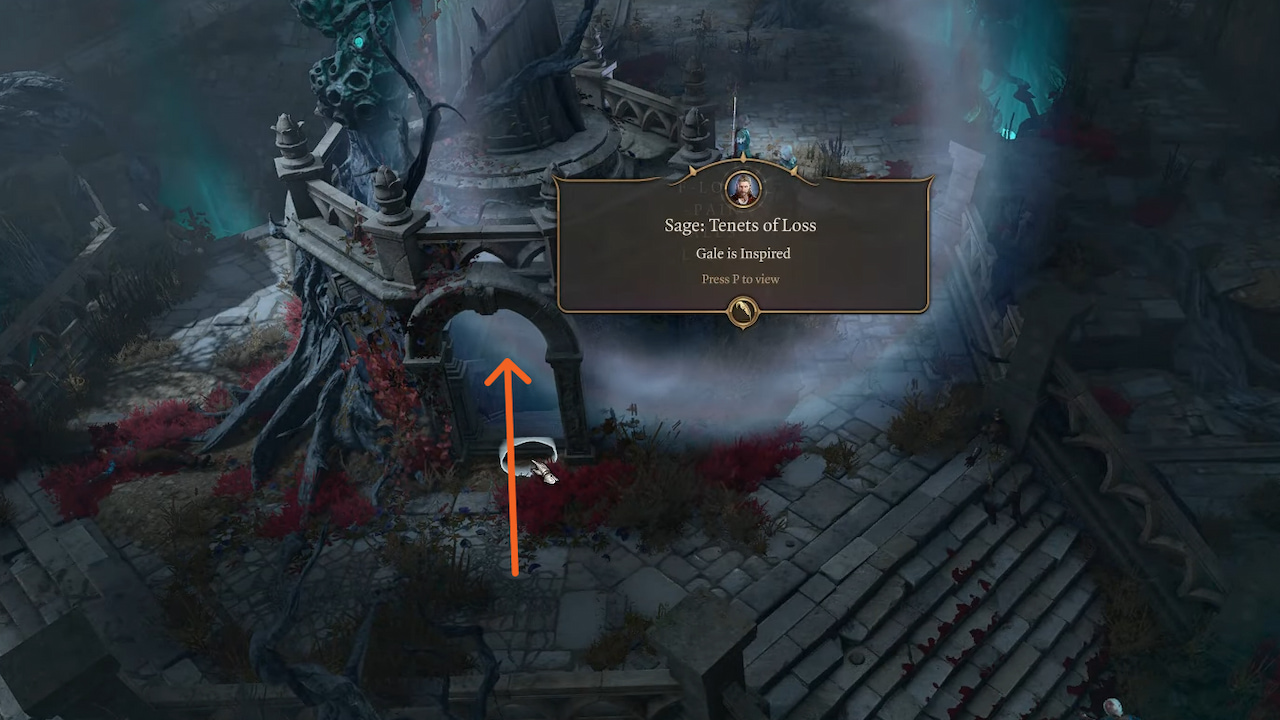Click the cracked paving stones bottom center
Viewport: 1280px width, 720px height.
click(x=620, y=620)
